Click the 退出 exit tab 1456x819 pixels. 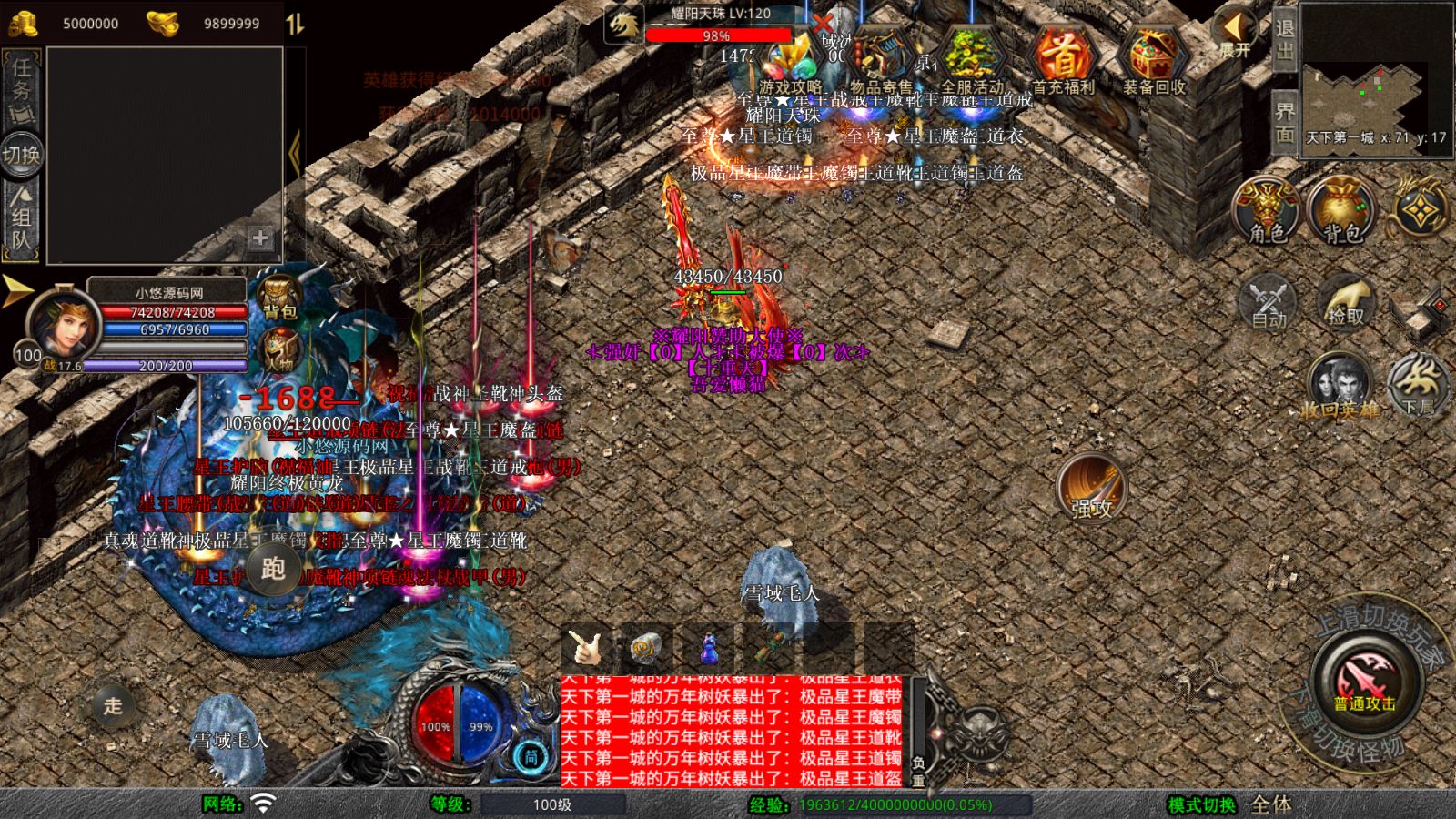click(1284, 39)
